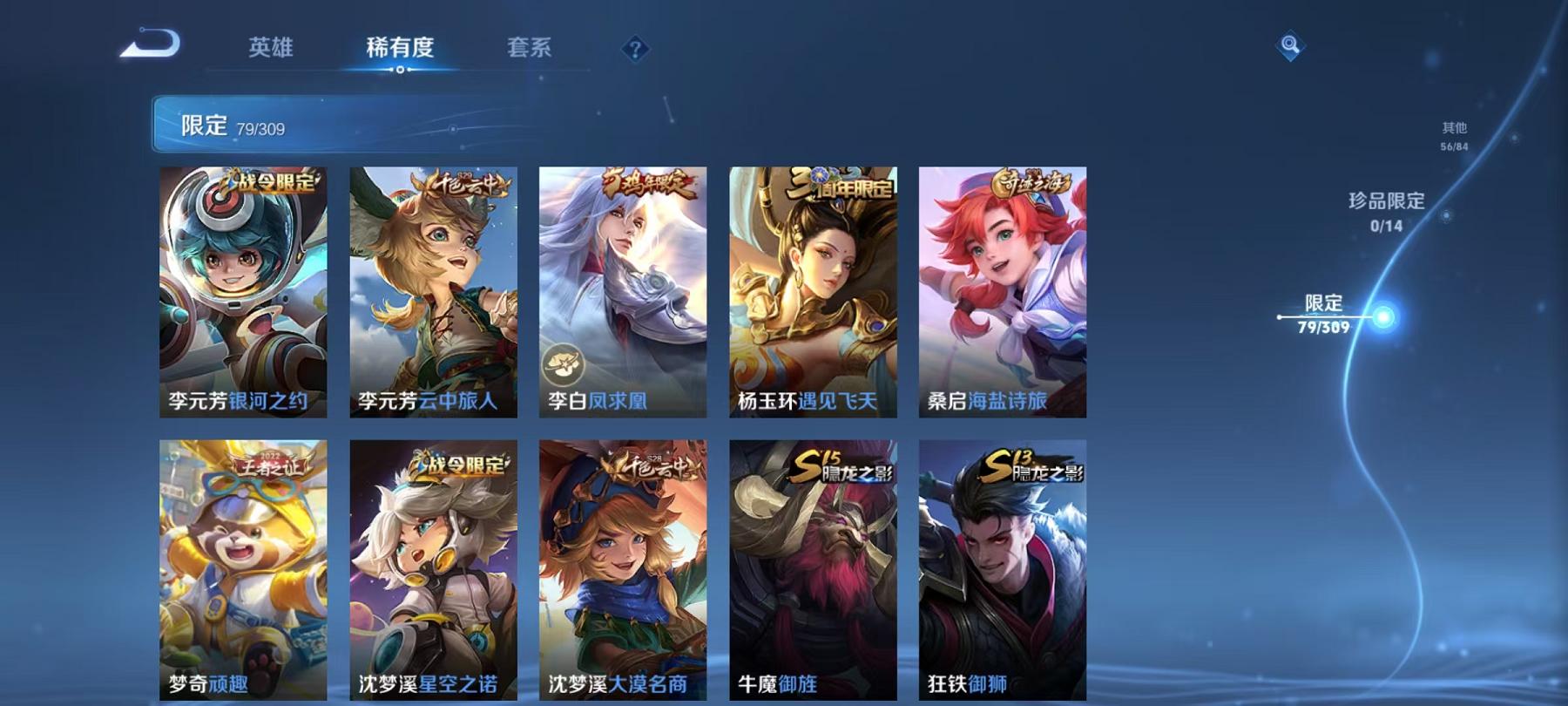Viewport: 1568px width, 706px height.
Task: Click the gold badge icon on 李白凤求凰 card
Action: tap(563, 362)
